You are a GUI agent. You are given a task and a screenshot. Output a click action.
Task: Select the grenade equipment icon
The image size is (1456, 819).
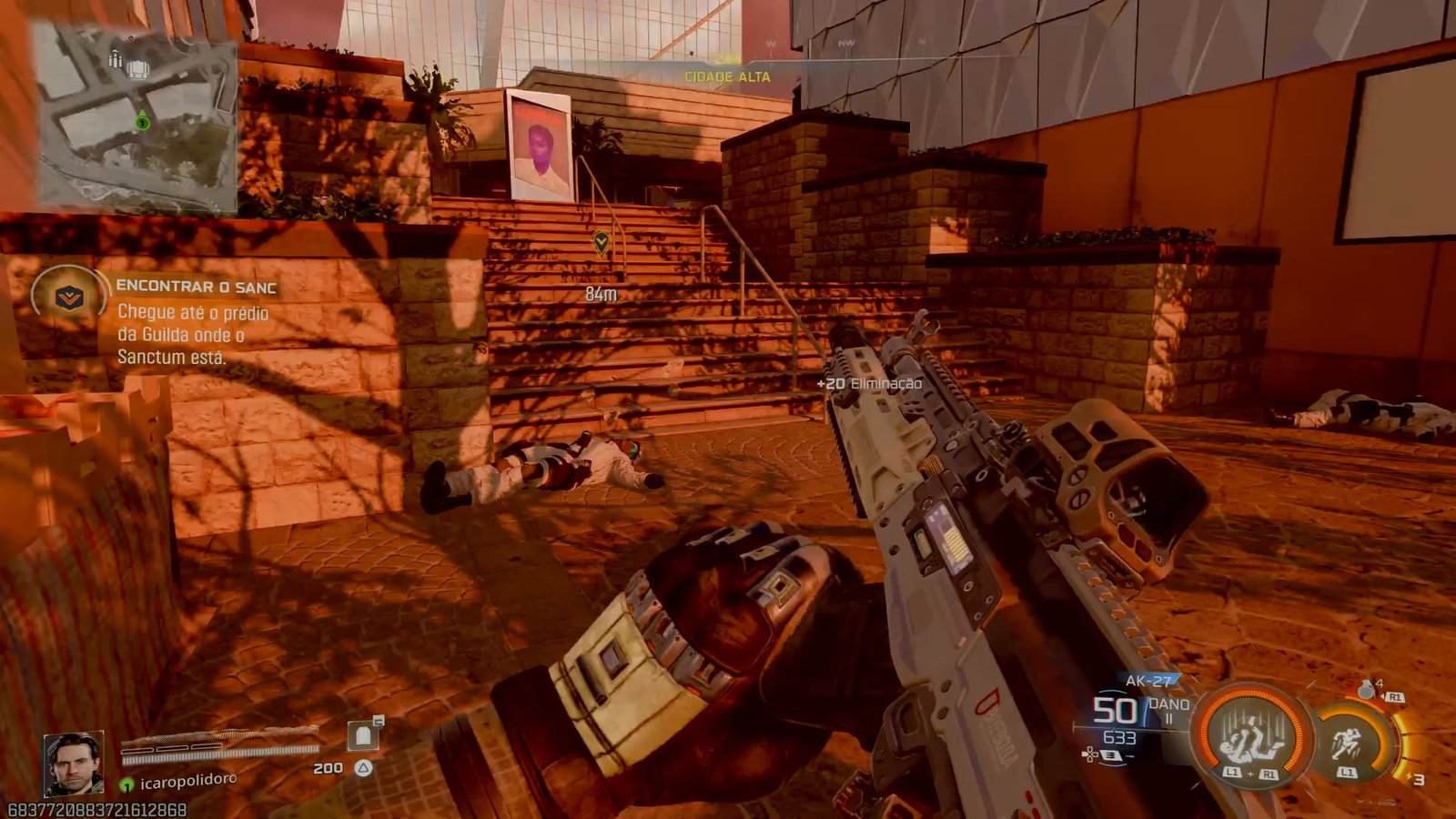(1366, 690)
